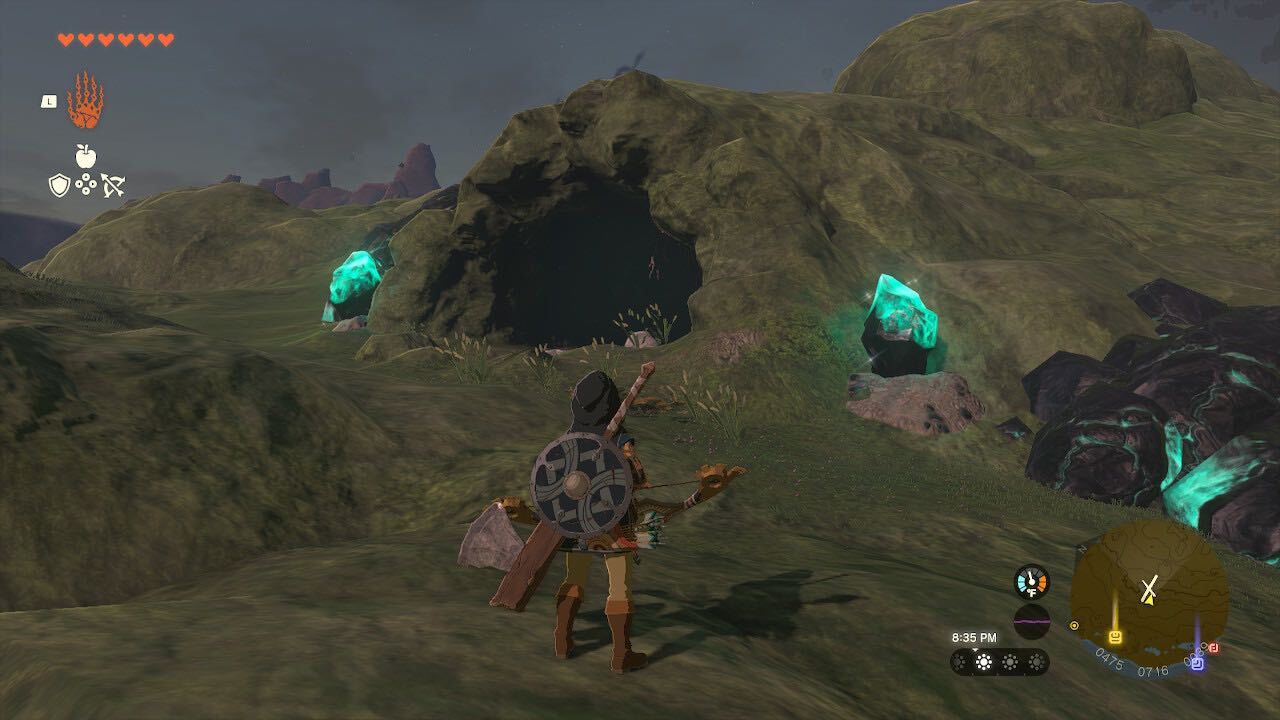Choose the shield quick-select icon
This screenshot has width=1280, height=720.
tap(60, 185)
